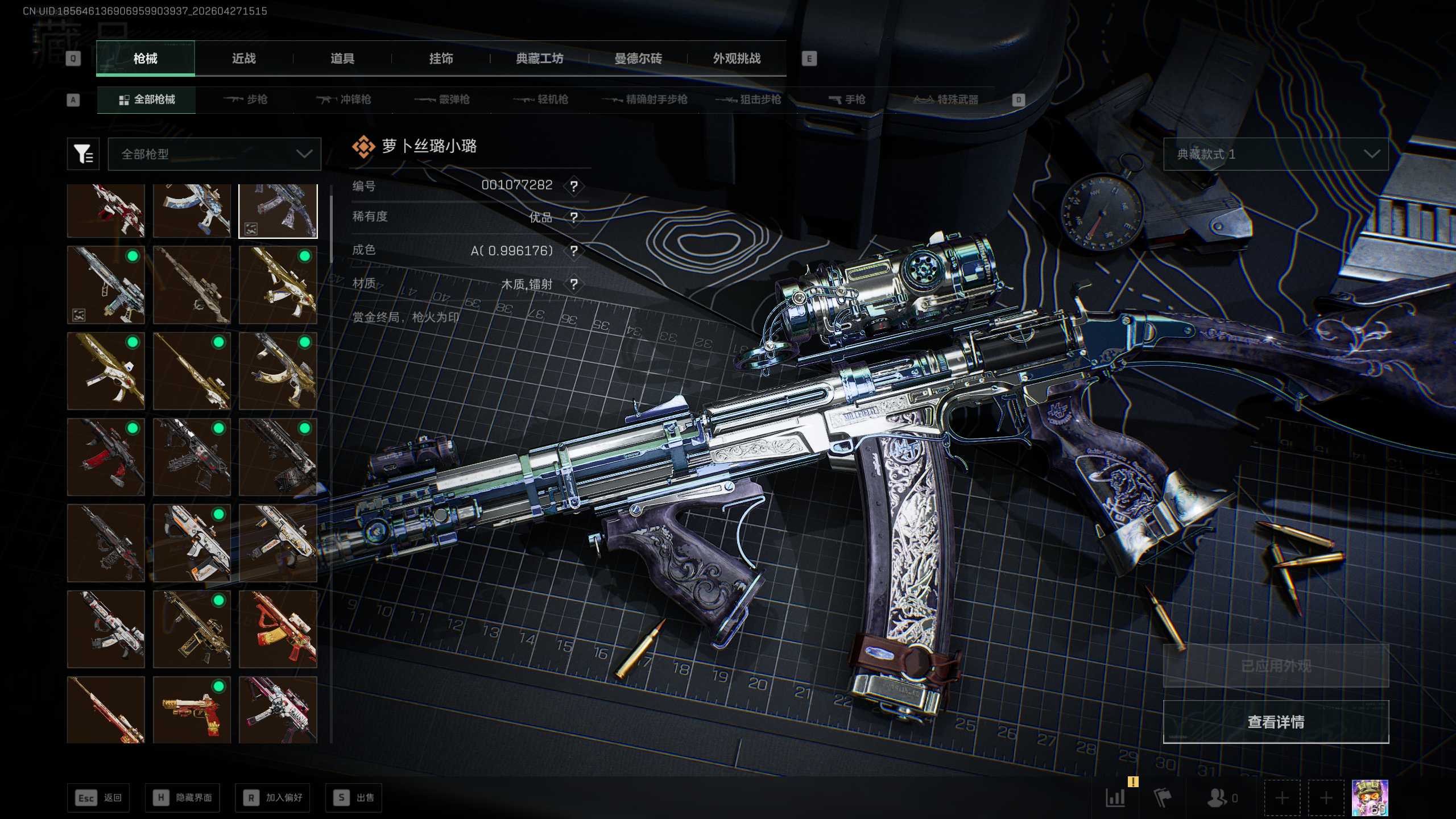Sell the skin with the 出售 button
The height and width of the screenshot is (819, 1456).
(354, 798)
